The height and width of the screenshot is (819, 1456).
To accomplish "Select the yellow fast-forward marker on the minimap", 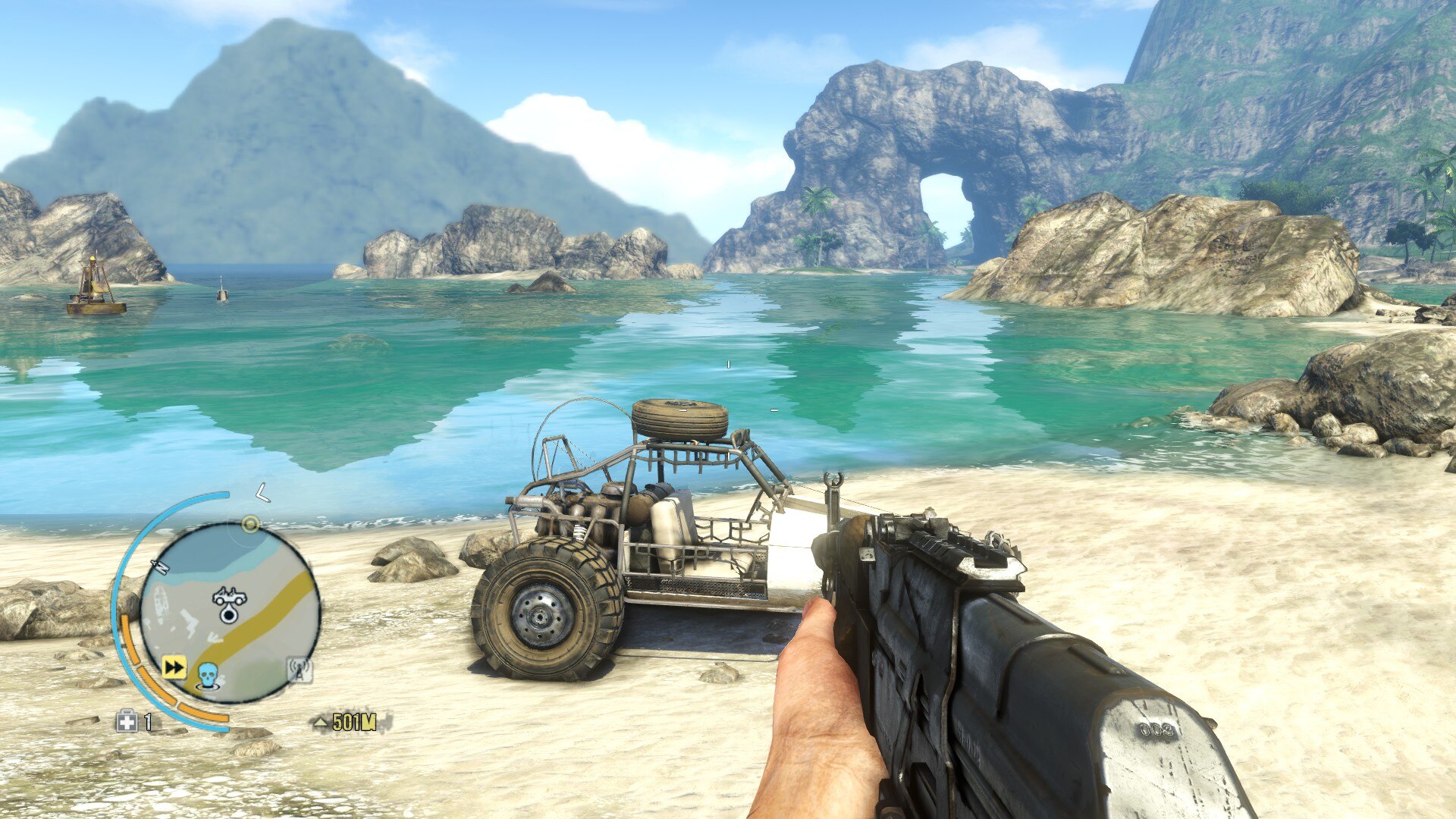I will click(174, 667).
